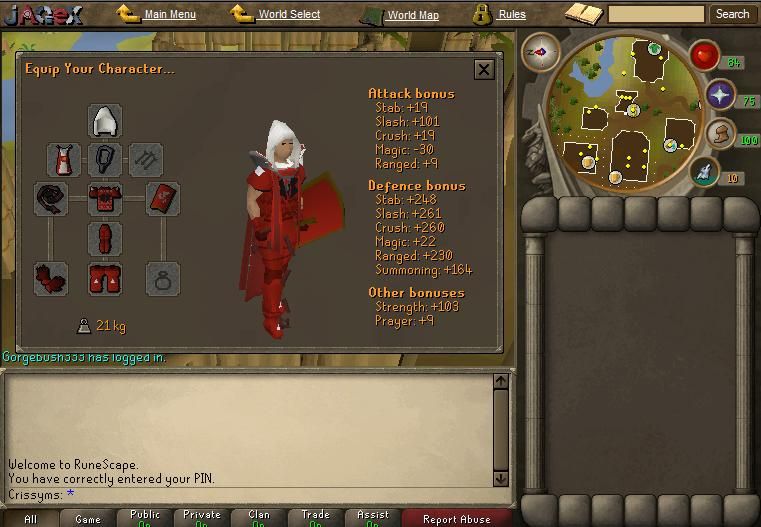Open the Rules page
Screen dimensions: 761x527
click(x=511, y=15)
